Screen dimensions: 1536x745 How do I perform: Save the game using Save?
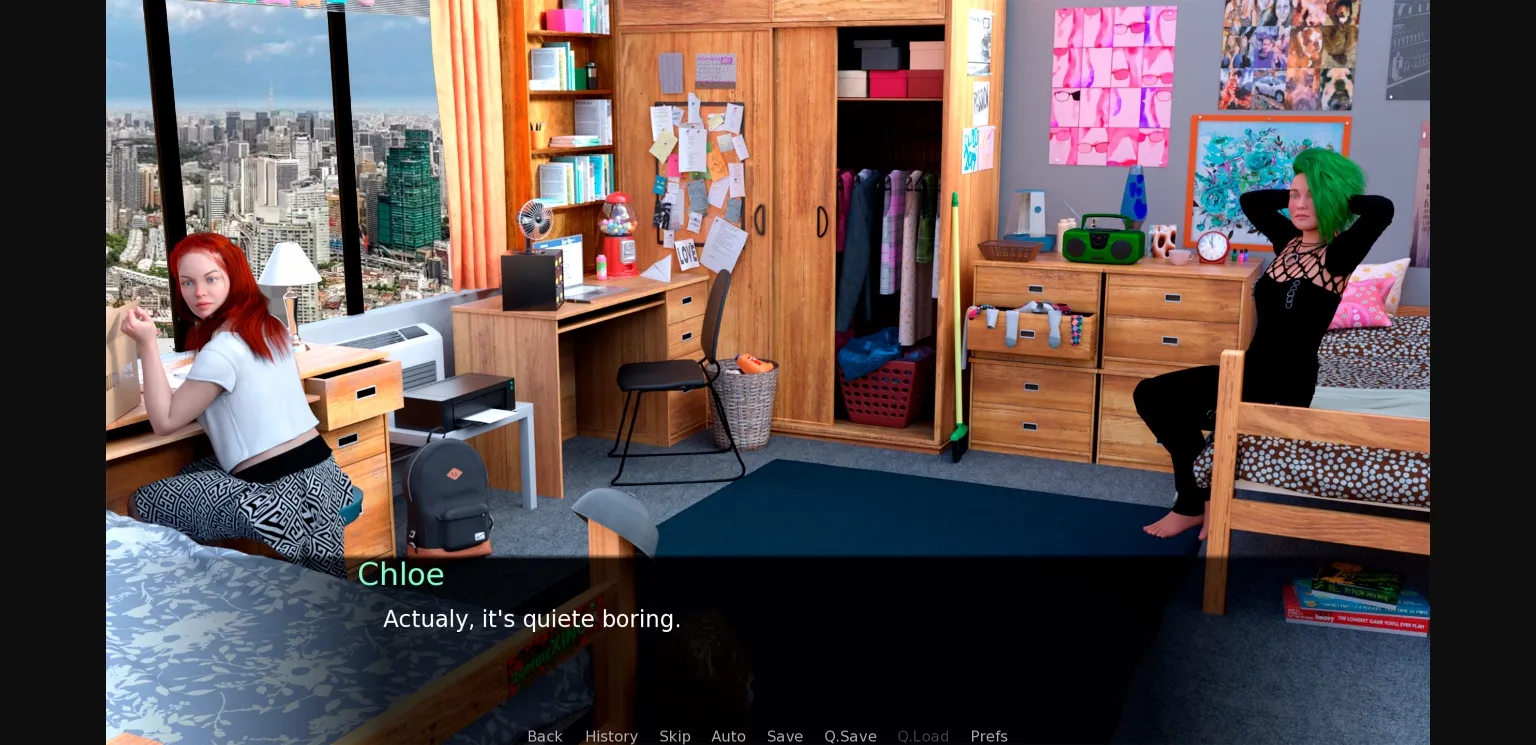click(785, 736)
